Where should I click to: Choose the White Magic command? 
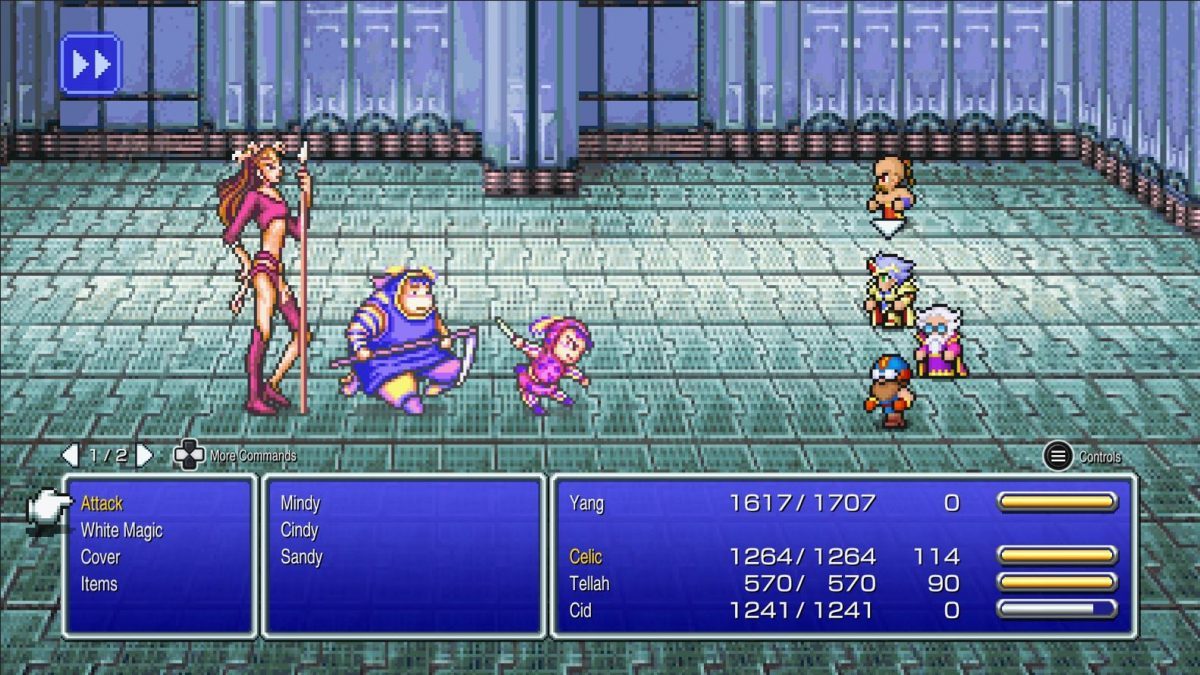tap(121, 530)
